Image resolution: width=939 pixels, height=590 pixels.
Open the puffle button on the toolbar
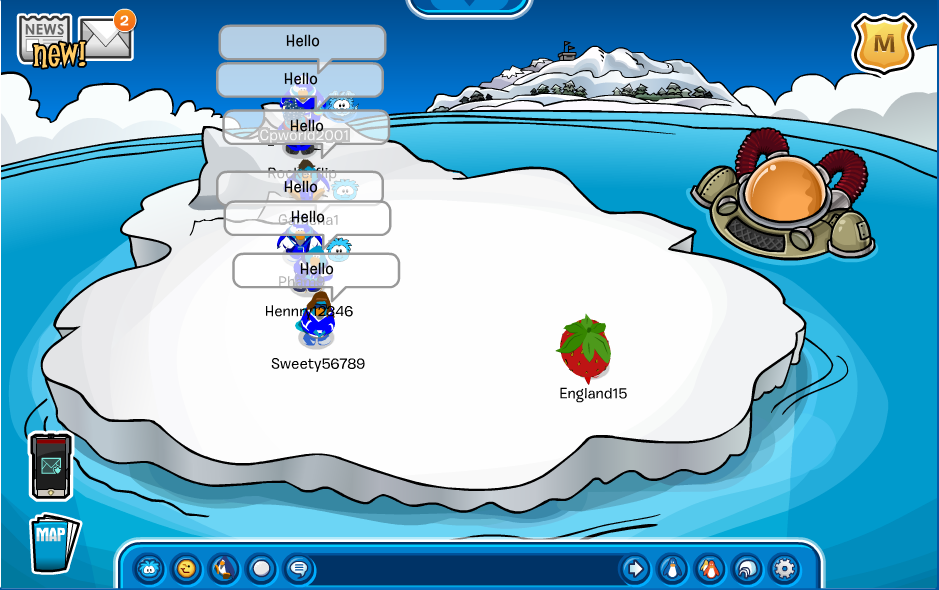tap(150, 569)
